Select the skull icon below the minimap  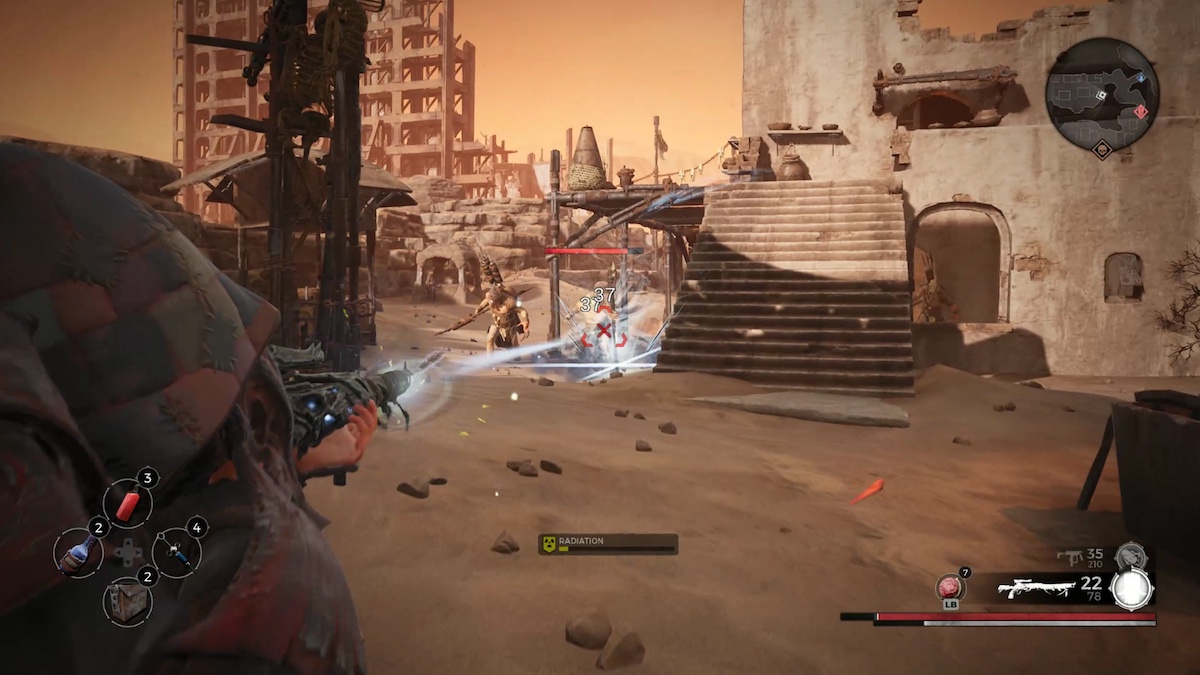click(x=1102, y=151)
